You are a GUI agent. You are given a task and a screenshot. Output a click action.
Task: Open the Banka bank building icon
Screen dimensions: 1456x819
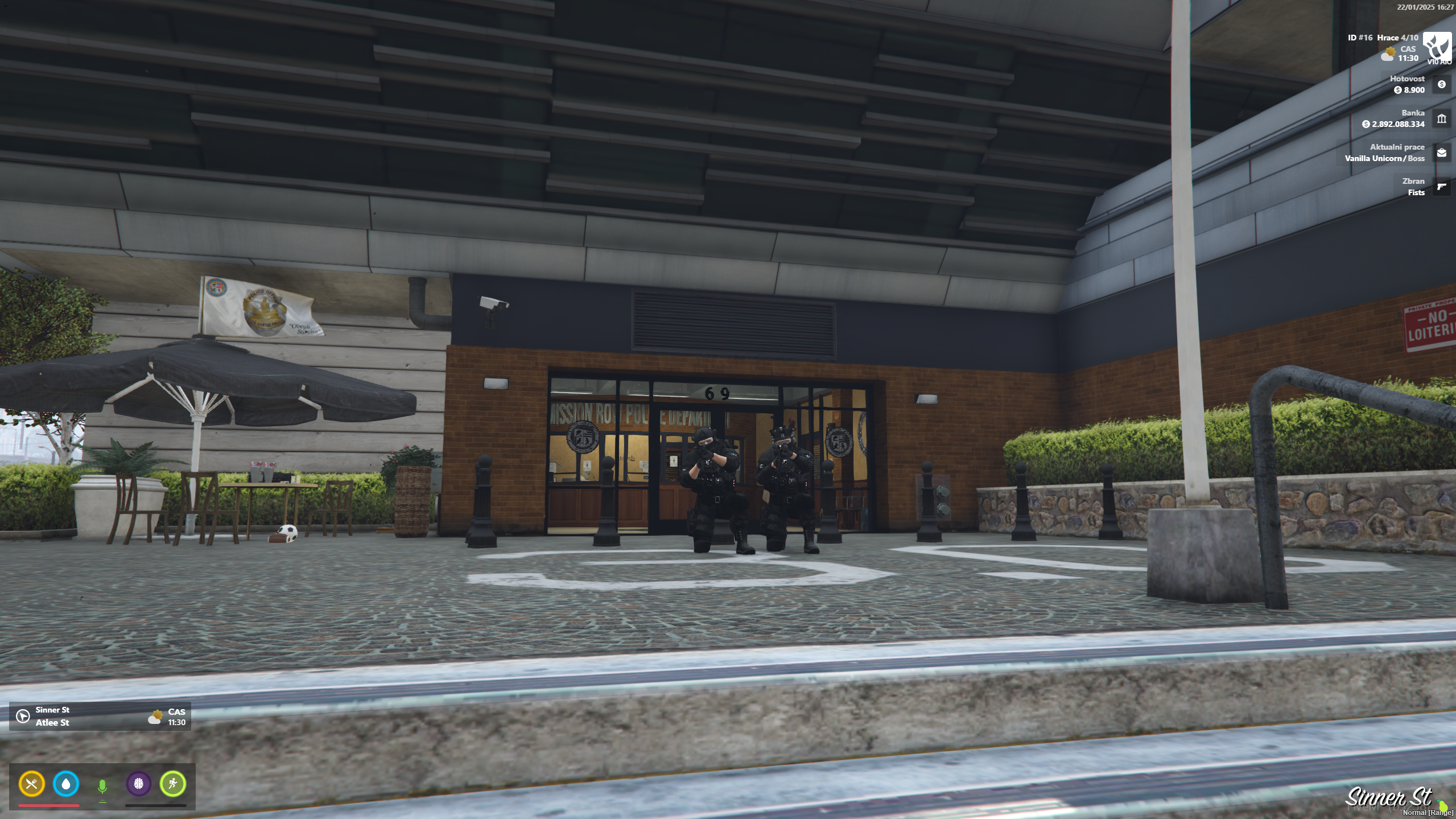(1442, 120)
